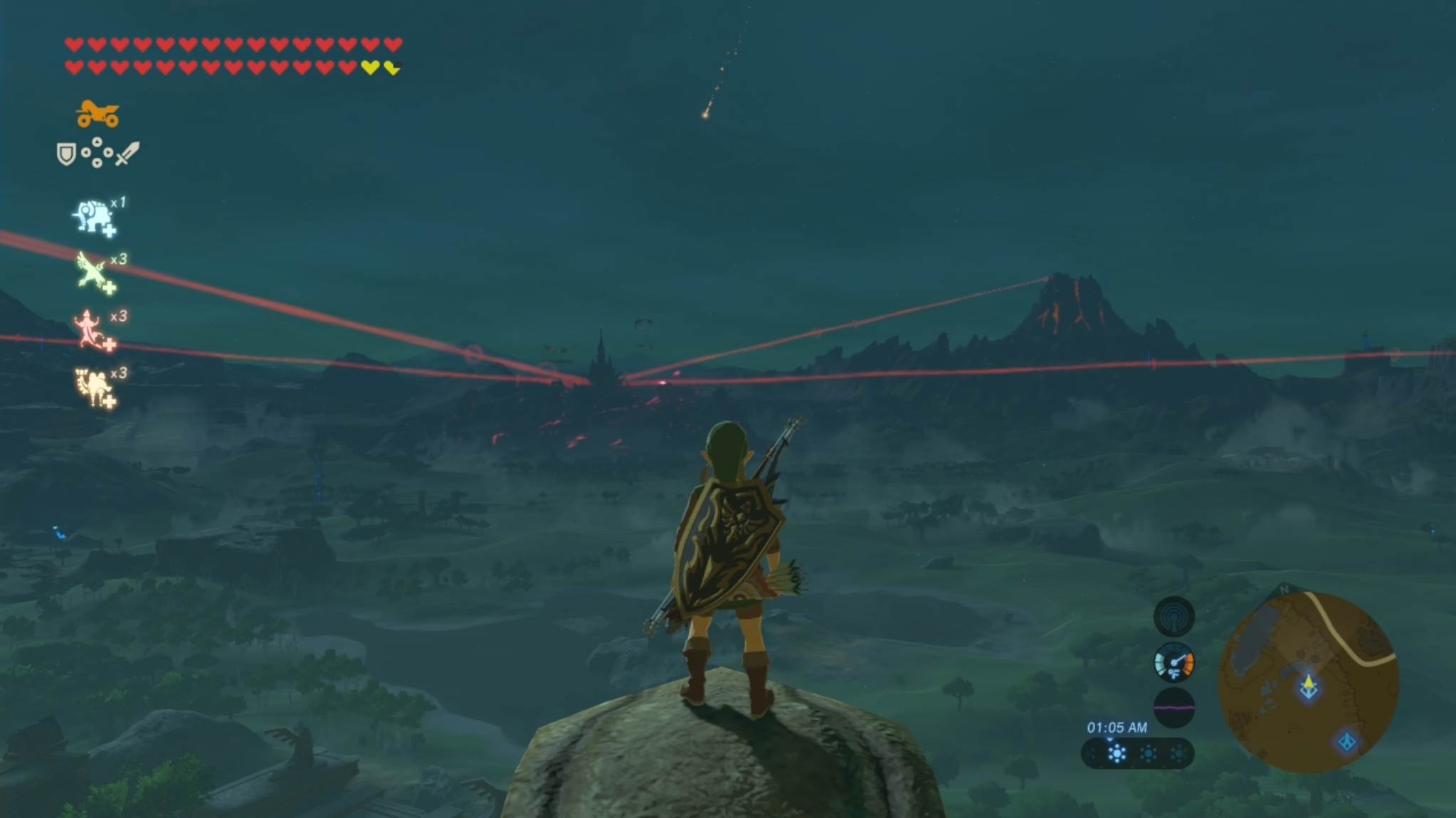Activate Daruk's Protection lizard ability icon
The height and width of the screenshot is (818, 1456).
[93, 330]
